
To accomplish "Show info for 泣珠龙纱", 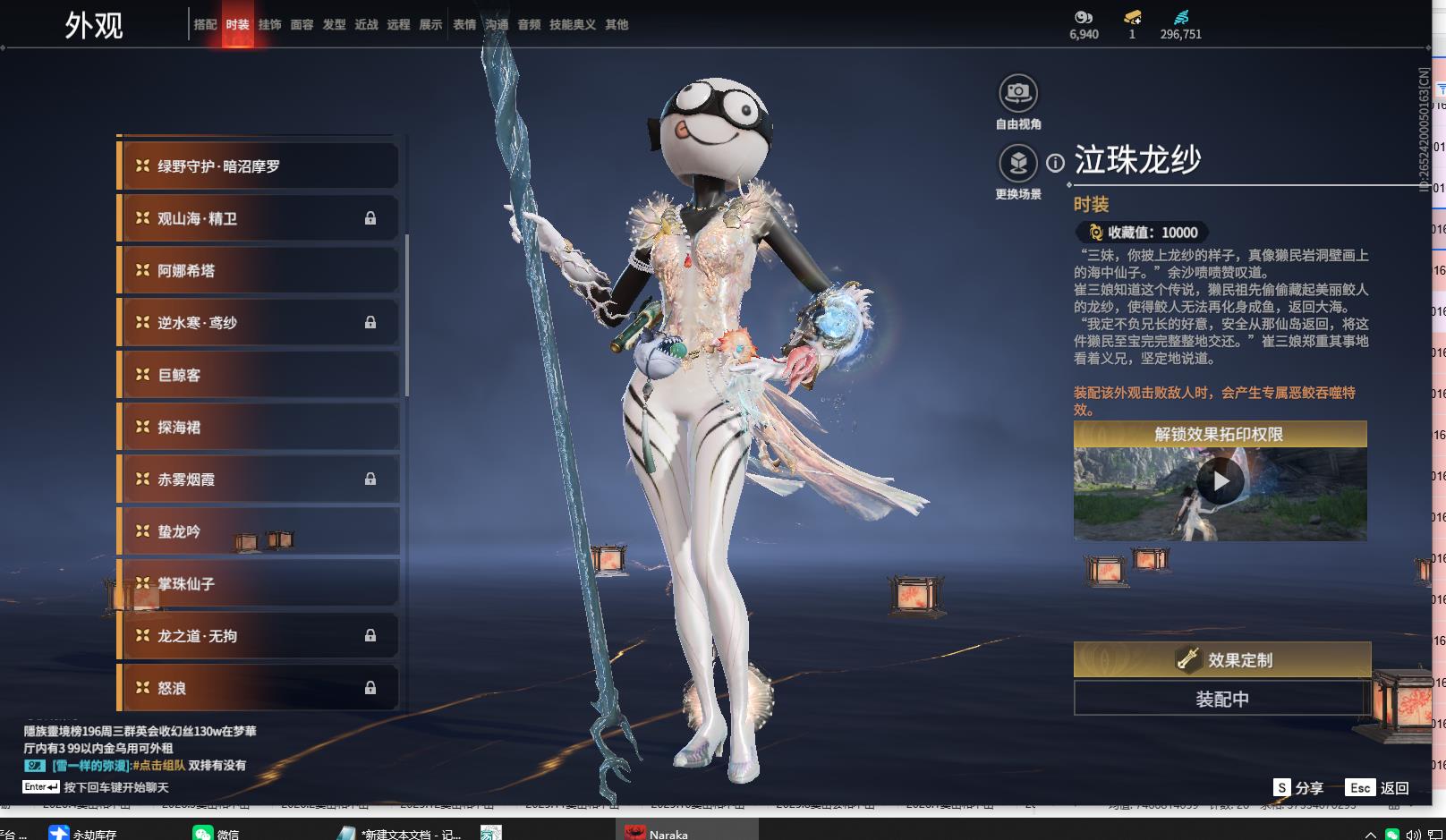I will click(1056, 163).
